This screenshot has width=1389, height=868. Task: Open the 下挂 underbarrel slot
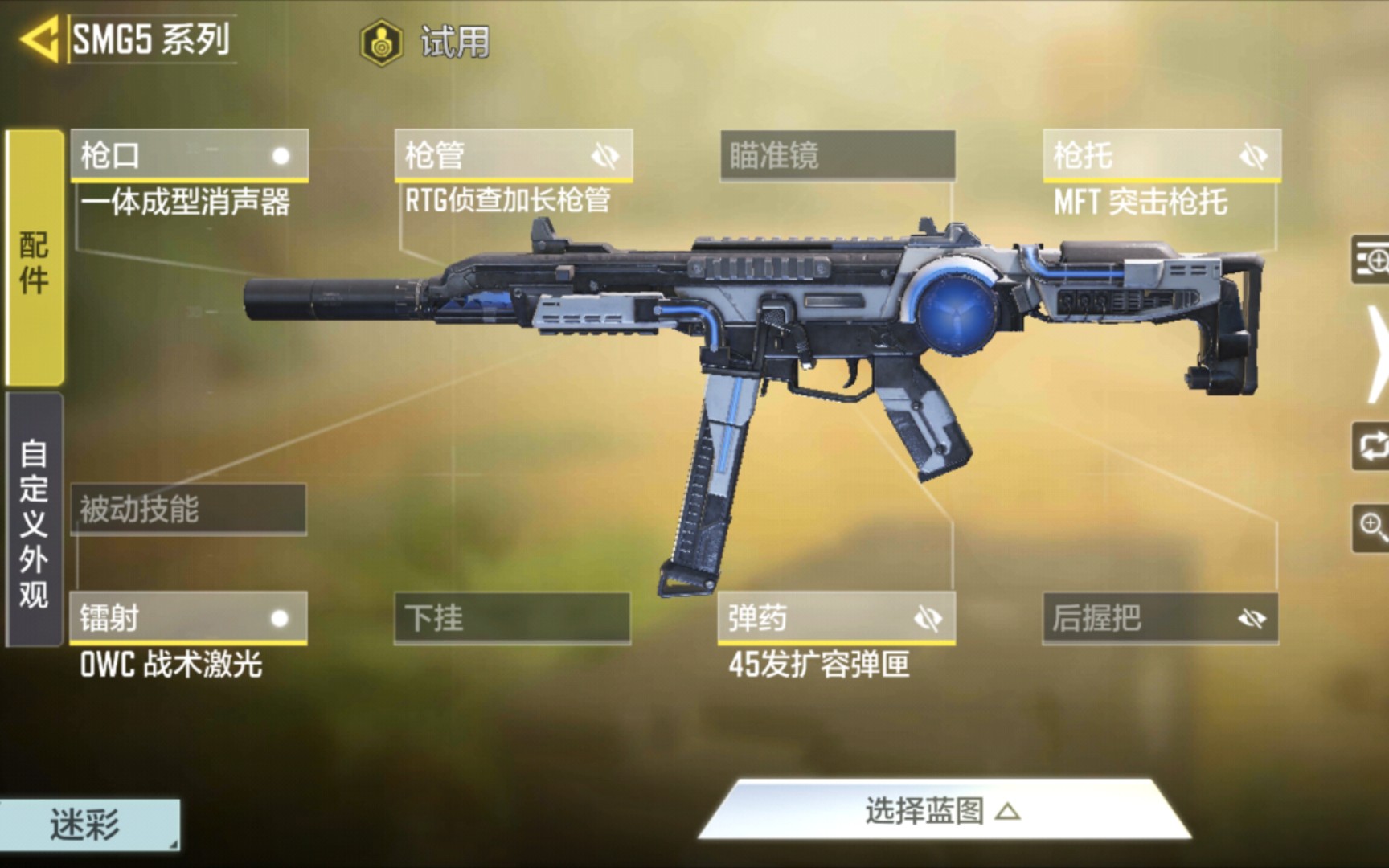click(513, 619)
